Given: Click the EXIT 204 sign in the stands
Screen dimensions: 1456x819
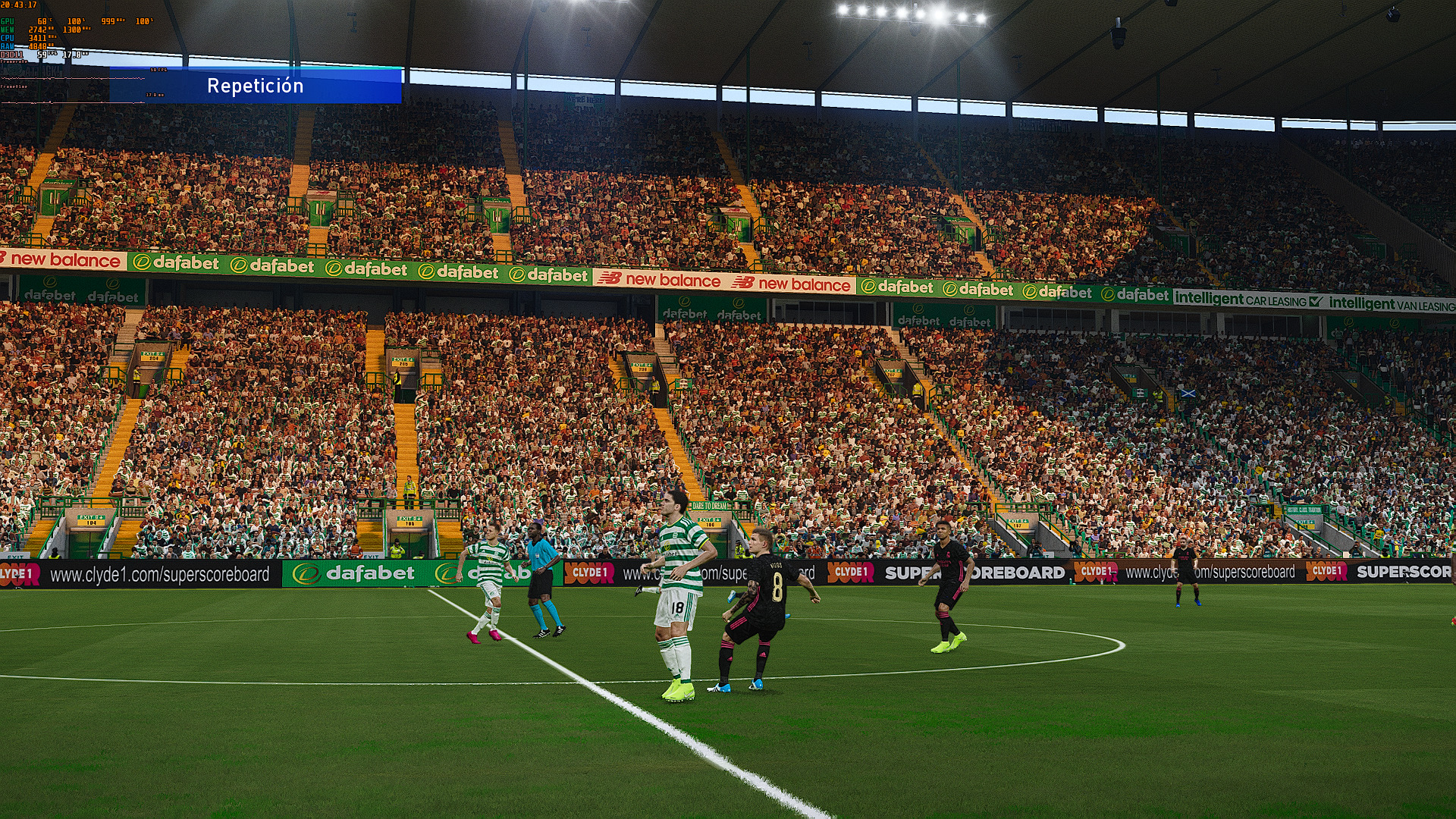Looking at the screenshot, I should 152,356.
